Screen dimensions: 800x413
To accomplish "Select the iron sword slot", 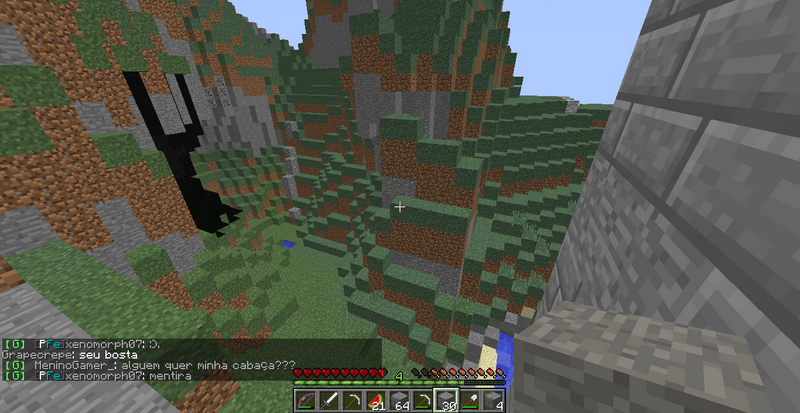I will click(x=328, y=401).
